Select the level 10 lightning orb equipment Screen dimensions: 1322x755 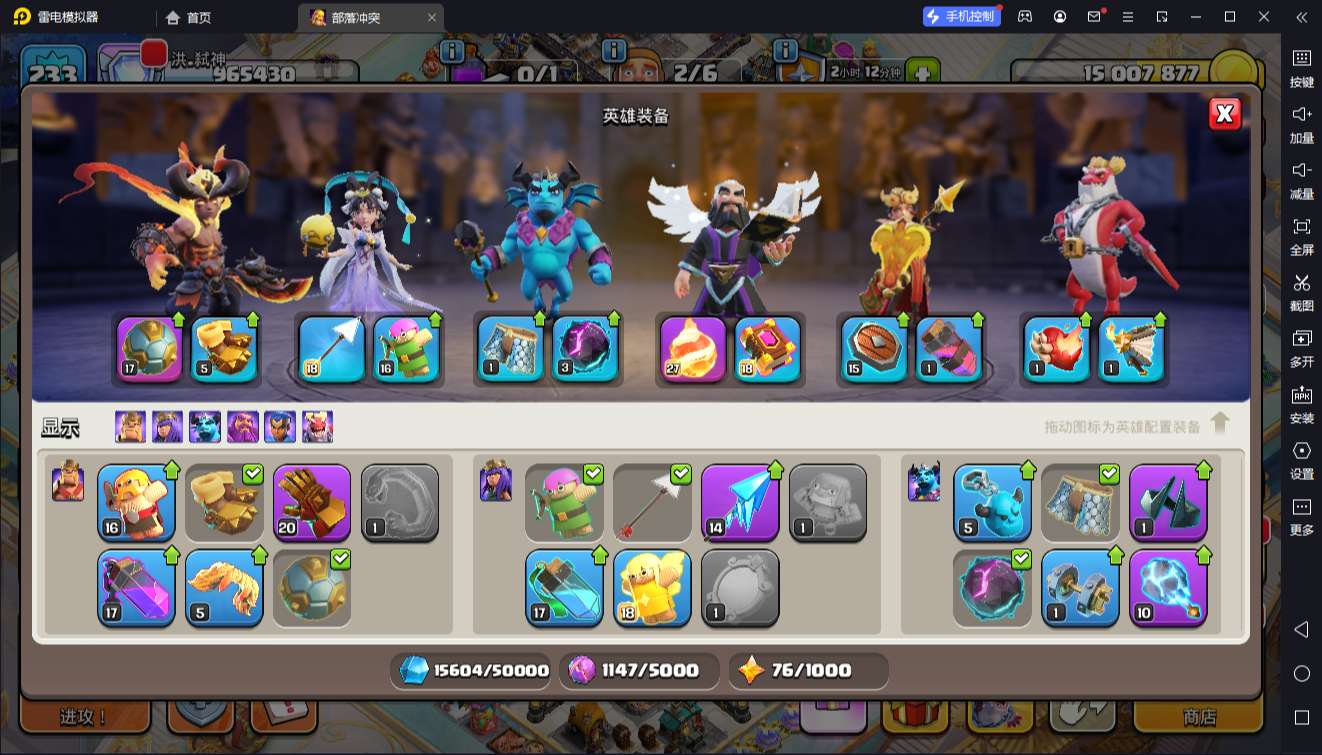click(x=1168, y=589)
